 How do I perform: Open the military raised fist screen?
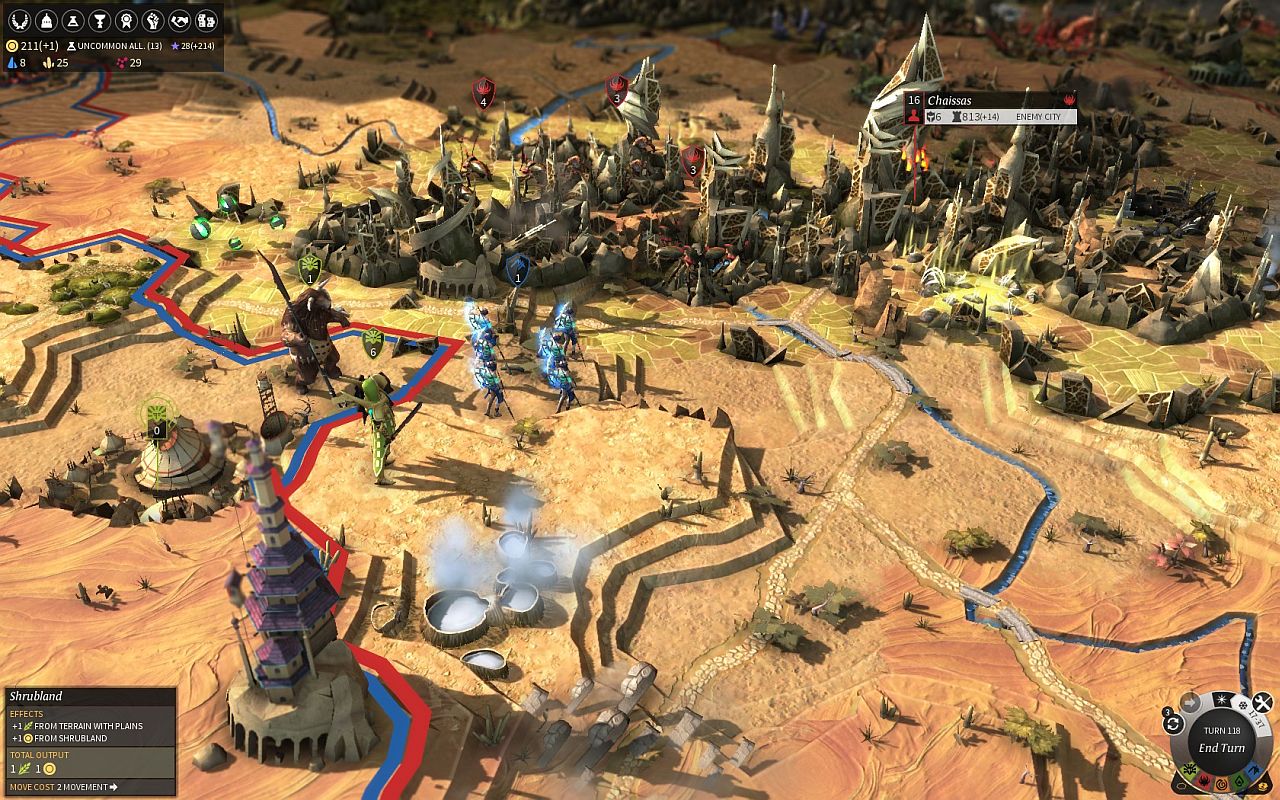pos(153,20)
